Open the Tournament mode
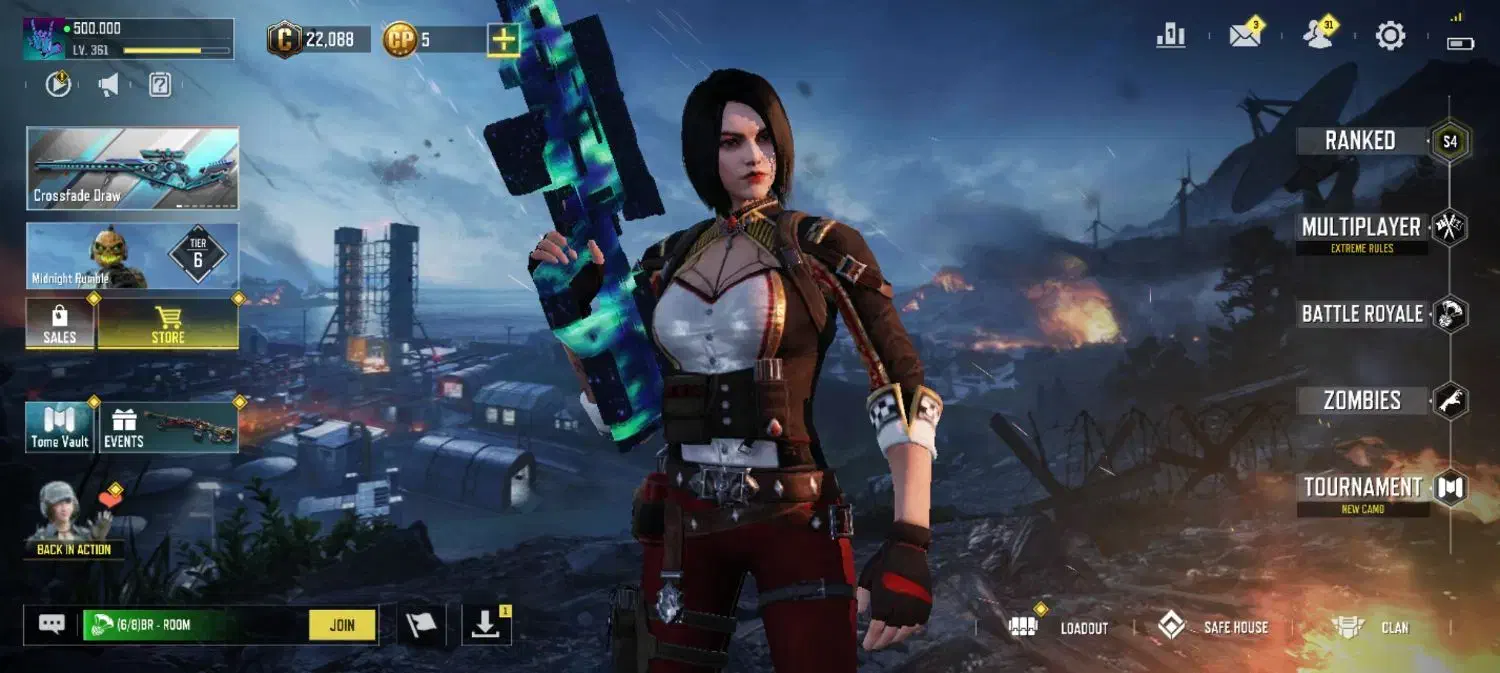 (1362, 488)
